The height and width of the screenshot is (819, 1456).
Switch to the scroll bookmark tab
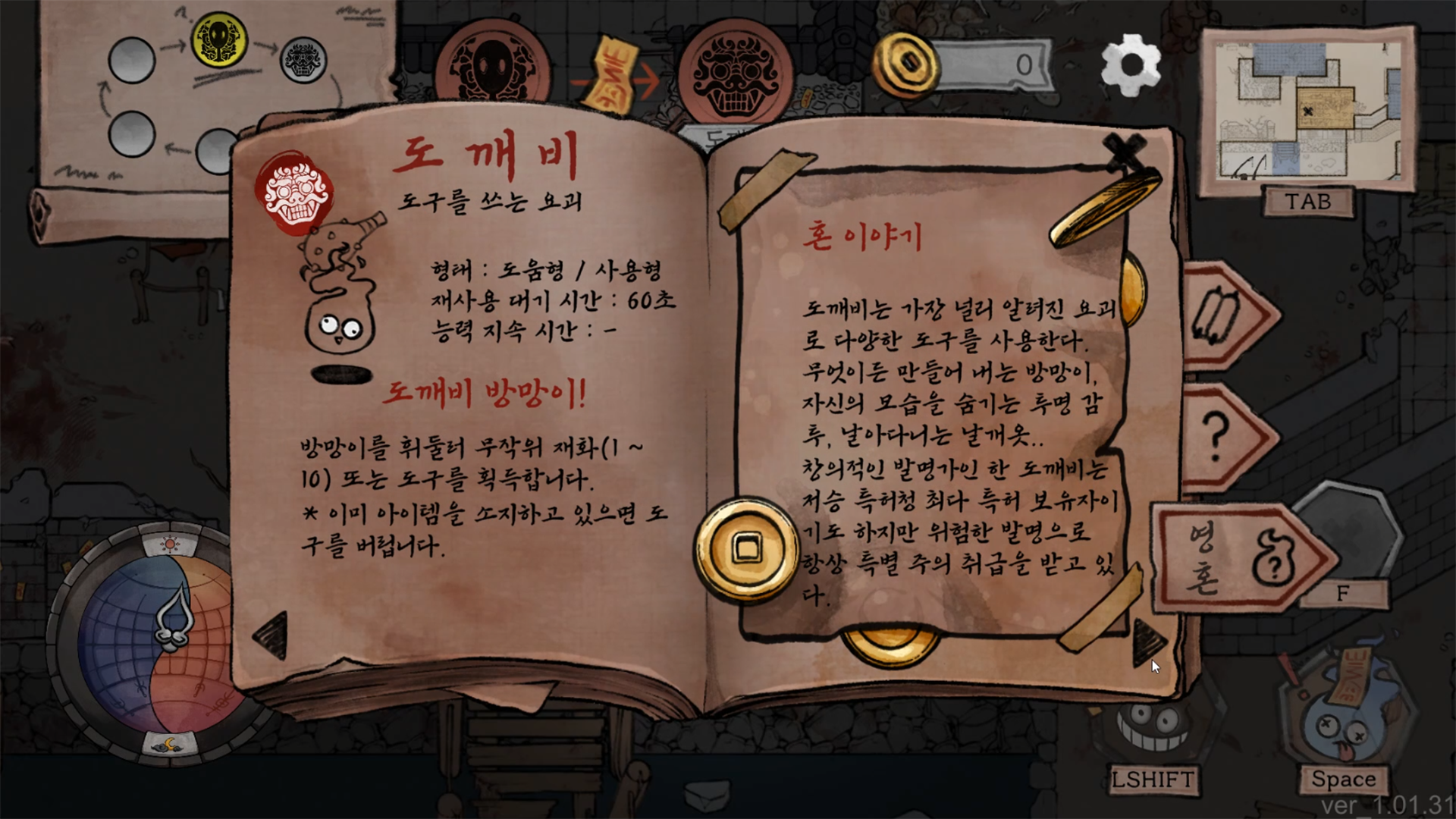pos(1223,316)
